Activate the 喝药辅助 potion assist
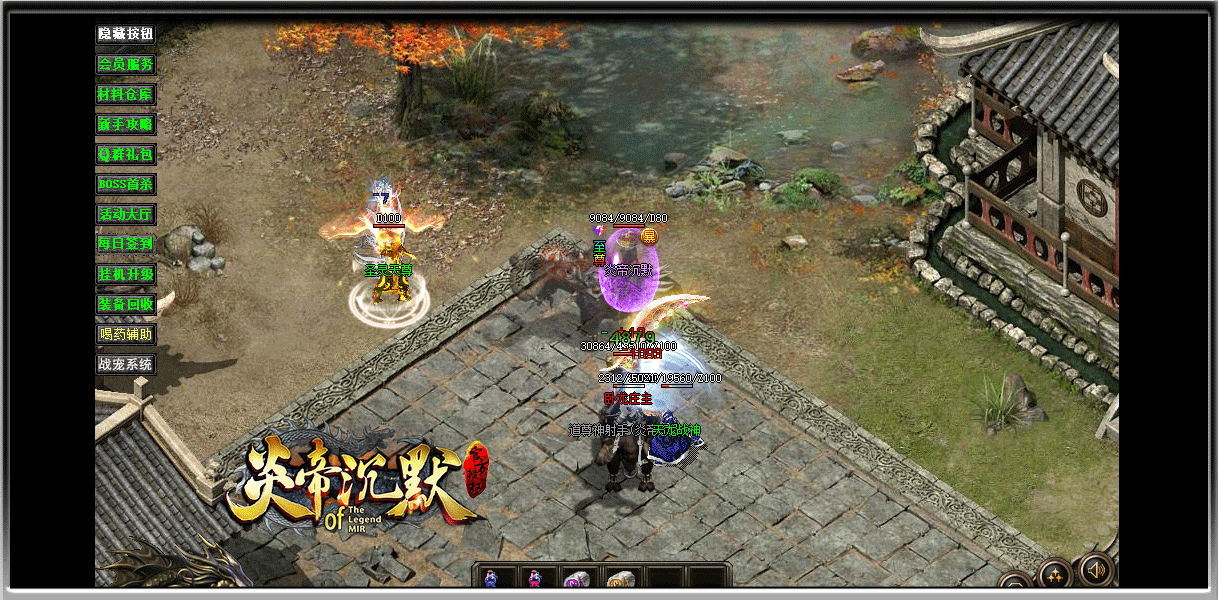The height and width of the screenshot is (600, 1218). tap(126, 334)
